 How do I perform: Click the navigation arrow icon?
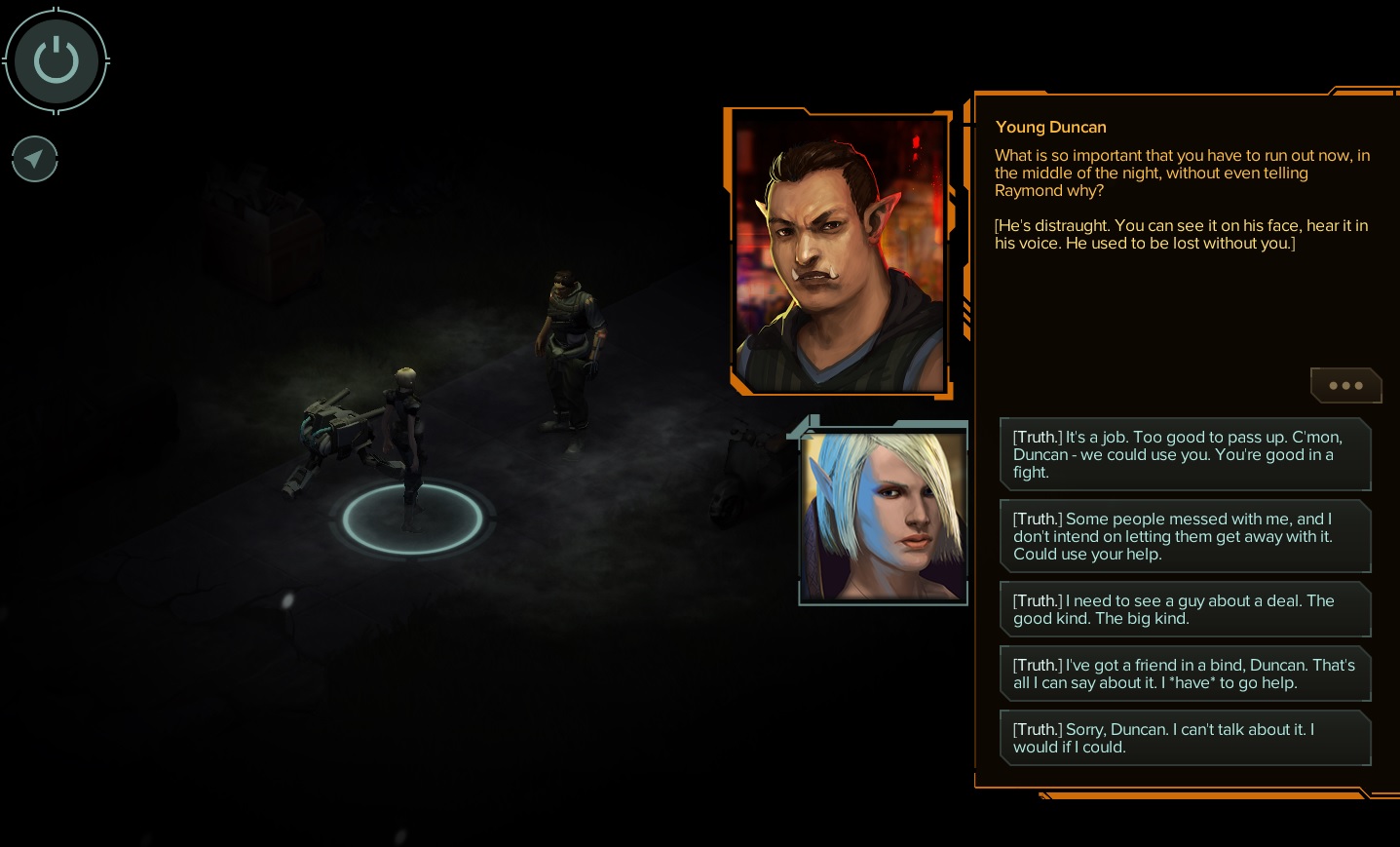click(x=35, y=159)
